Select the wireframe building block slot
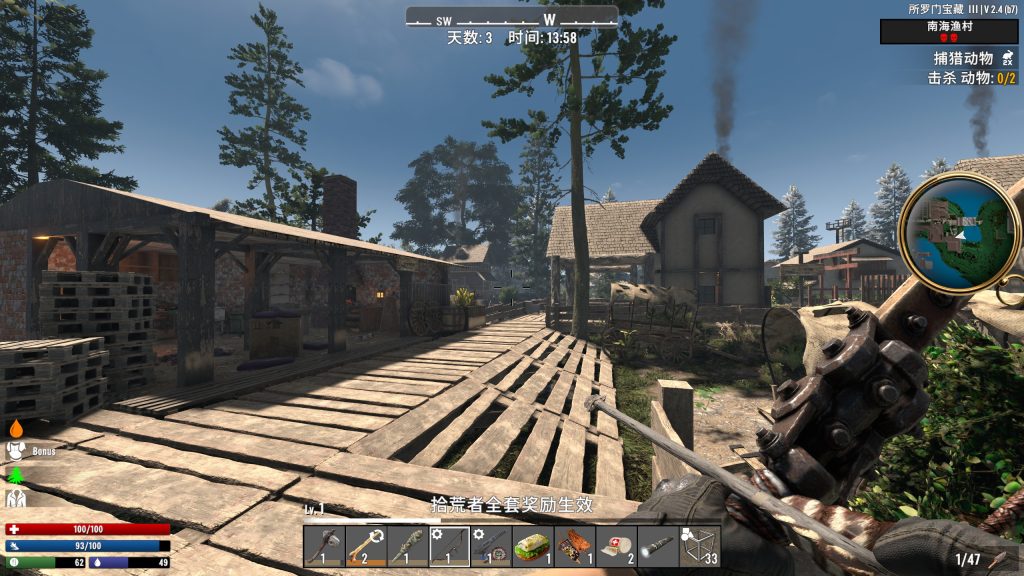Screen dimensions: 1024x576 pos(700,546)
